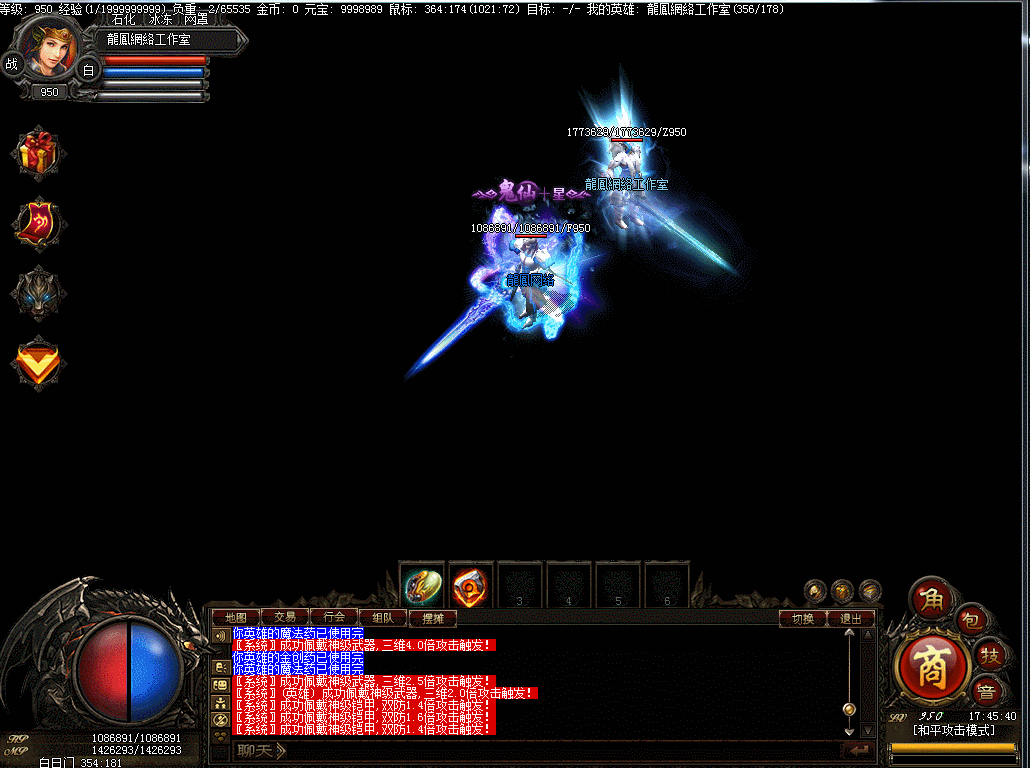This screenshot has width=1030, height=768.
Task: Open the 摆摊 stall tab
Action: coord(432,618)
